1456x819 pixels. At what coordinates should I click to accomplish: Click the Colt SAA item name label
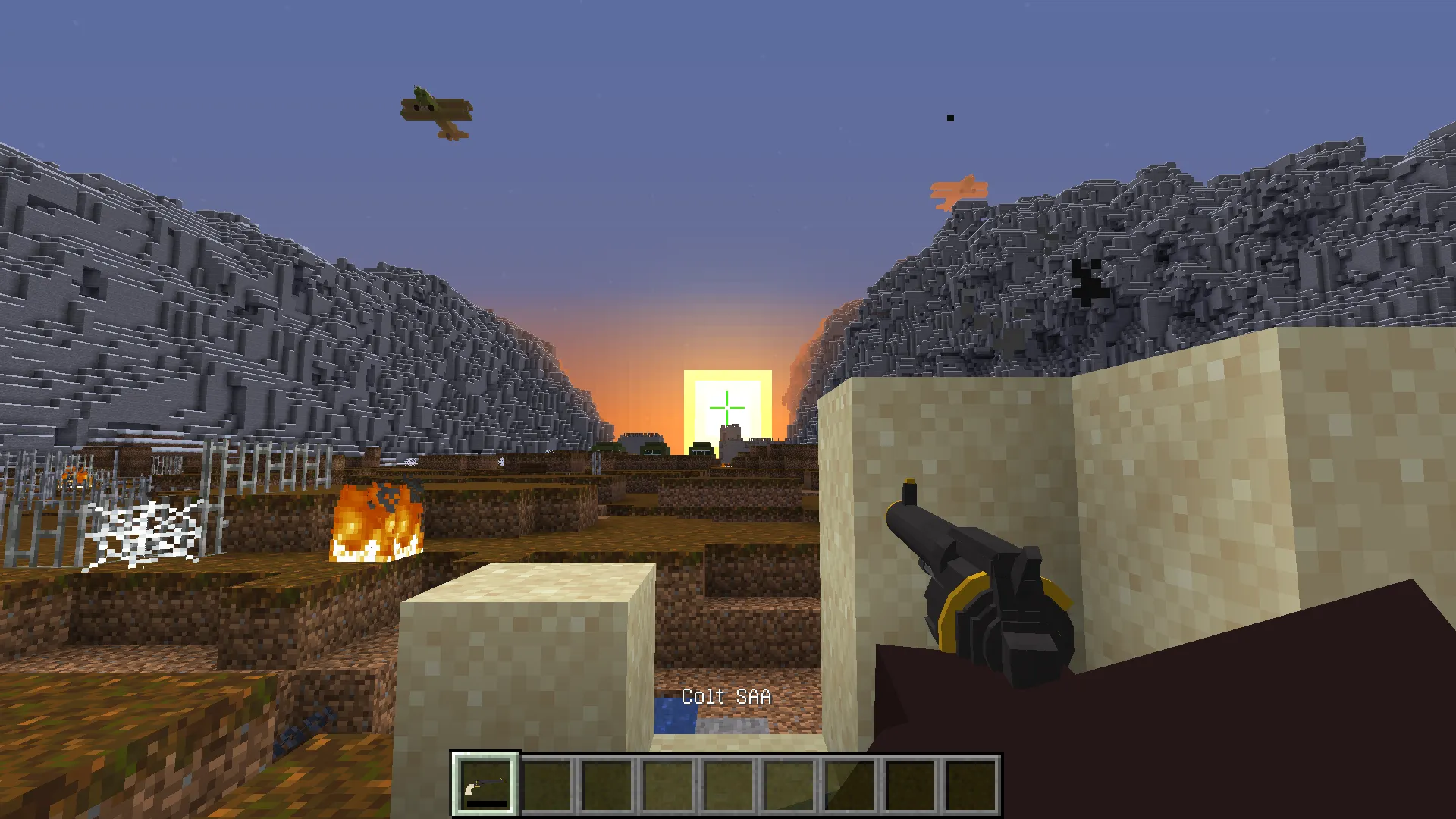click(x=726, y=695)
